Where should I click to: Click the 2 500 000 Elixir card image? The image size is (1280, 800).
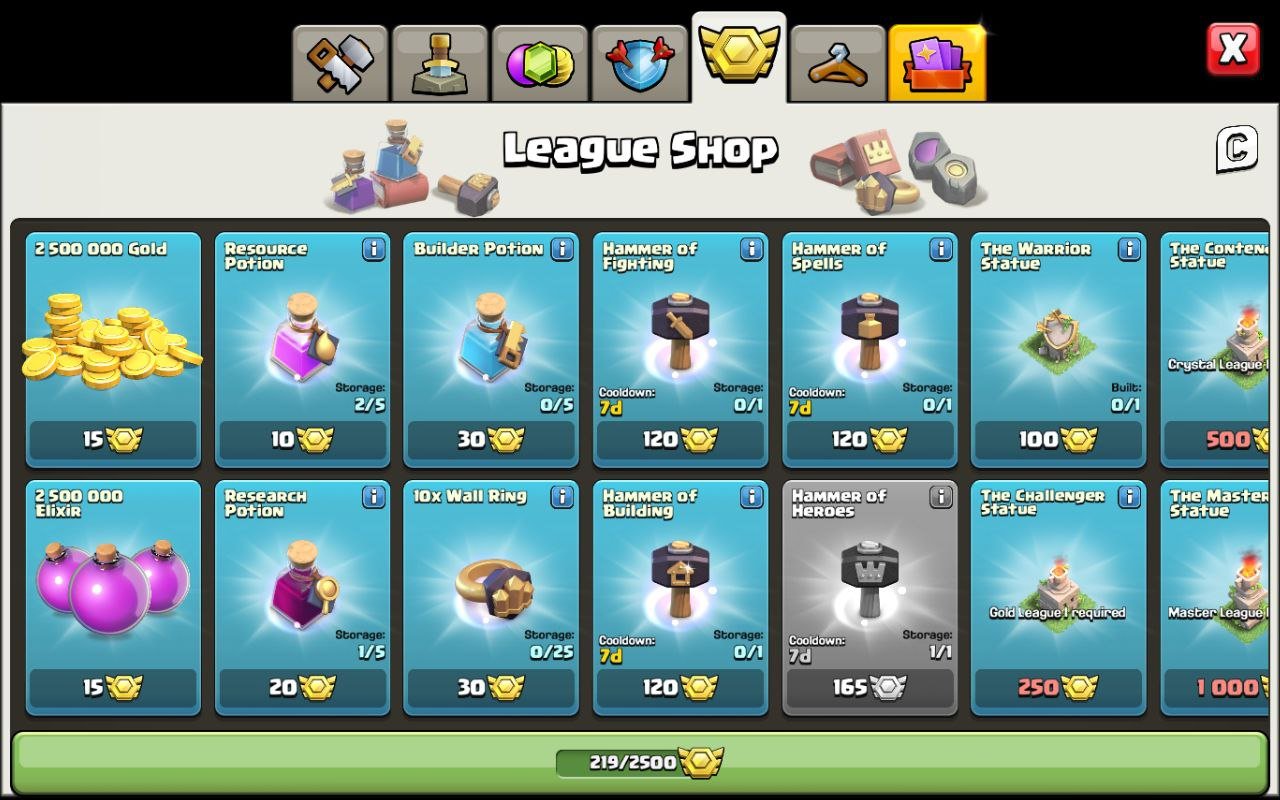(112, 580)
